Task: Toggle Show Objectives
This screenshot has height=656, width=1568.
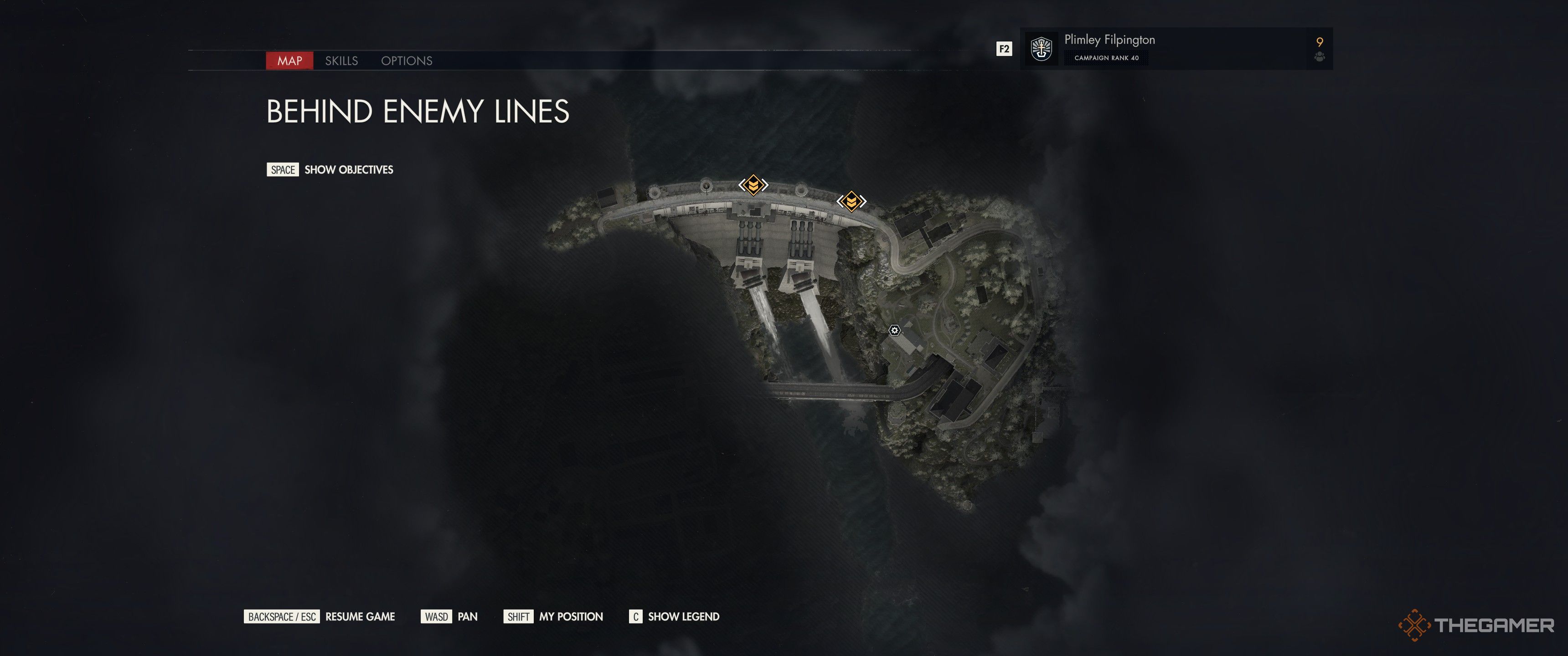Action: (x=349, y=170)
